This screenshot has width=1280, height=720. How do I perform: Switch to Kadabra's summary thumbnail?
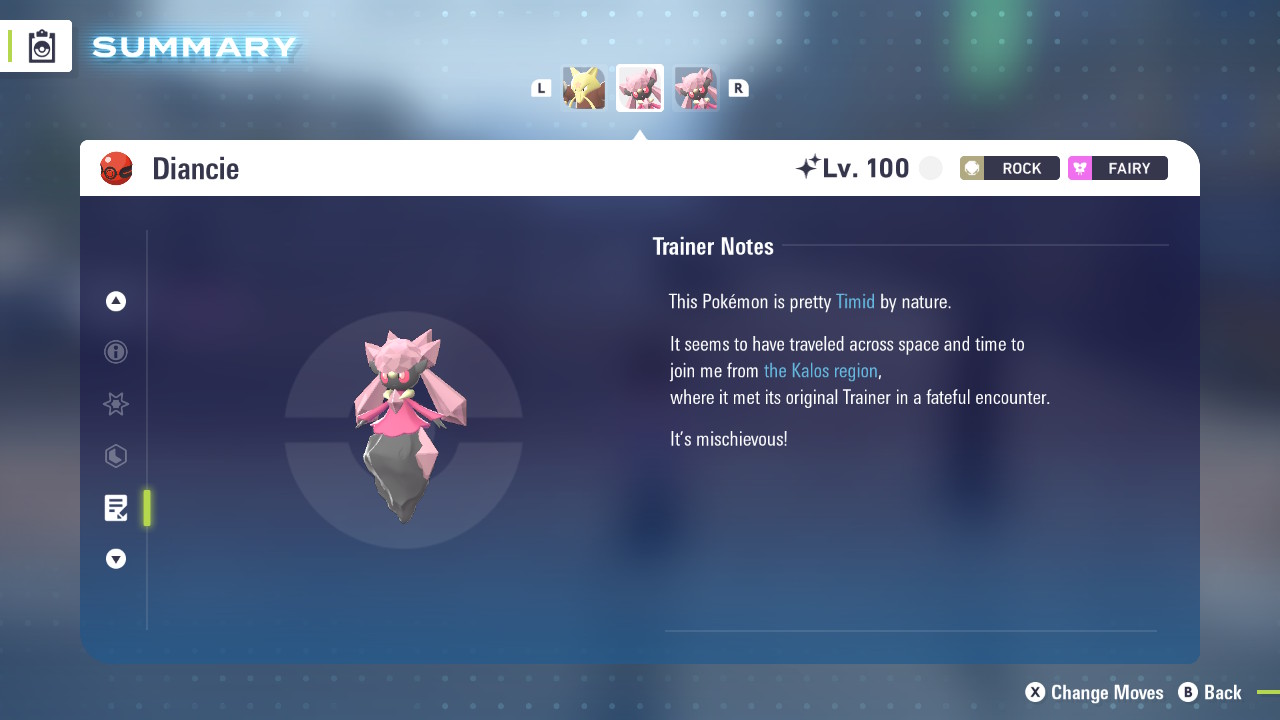584,88
